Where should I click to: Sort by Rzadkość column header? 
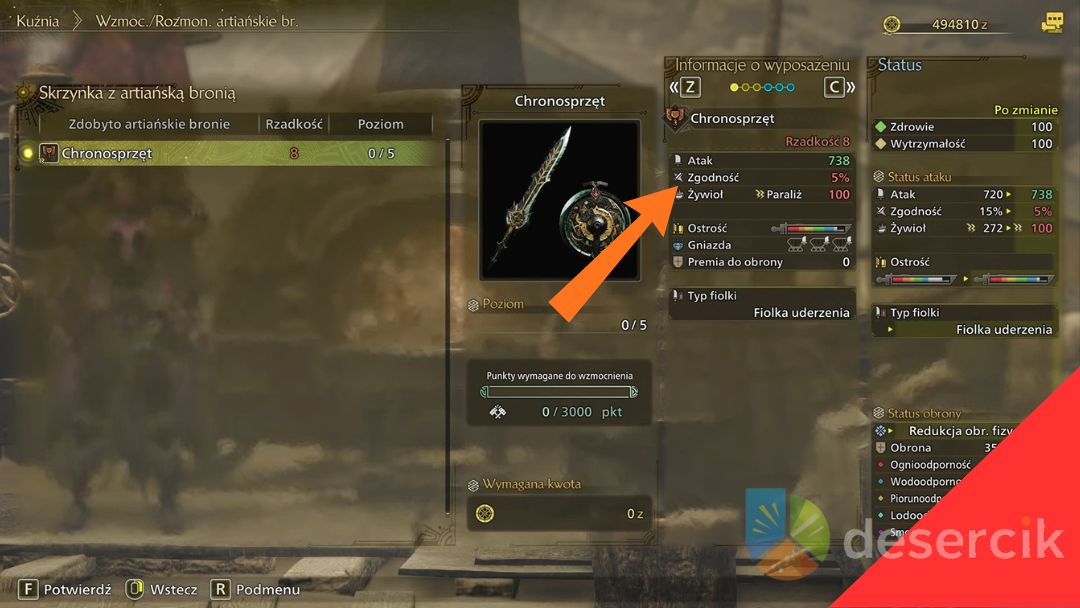[x=293, y=124]
